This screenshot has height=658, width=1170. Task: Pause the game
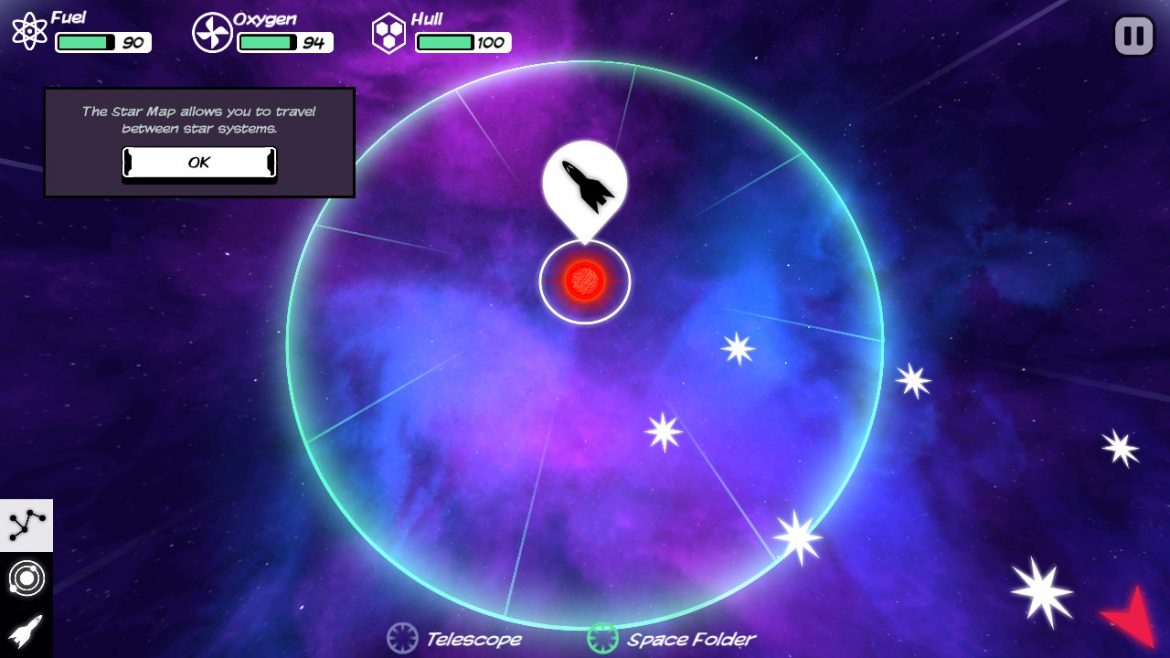[1133, 37]
